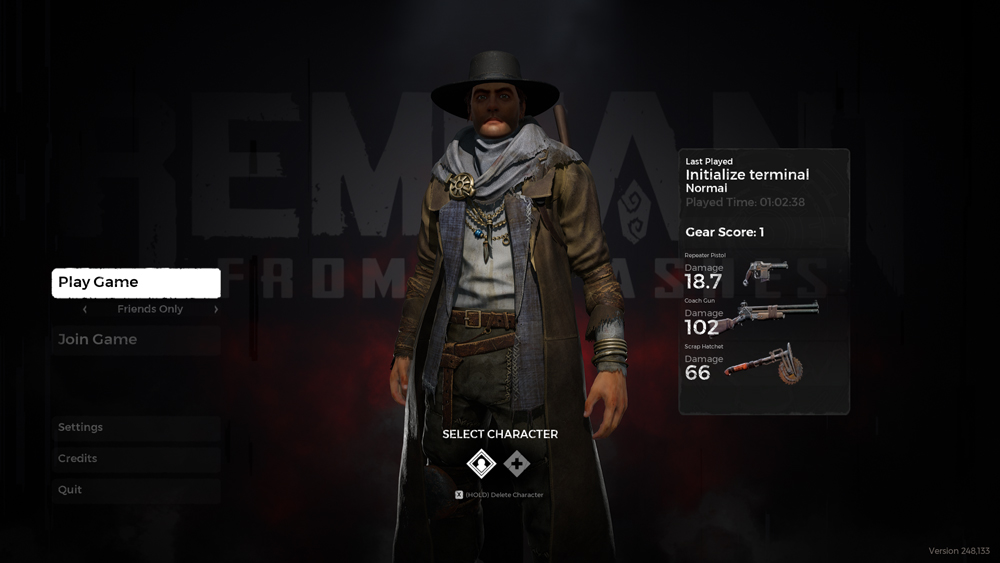
Task: Select the existing character slot icon
Action: pyautogui.click(x=482, y=464)
